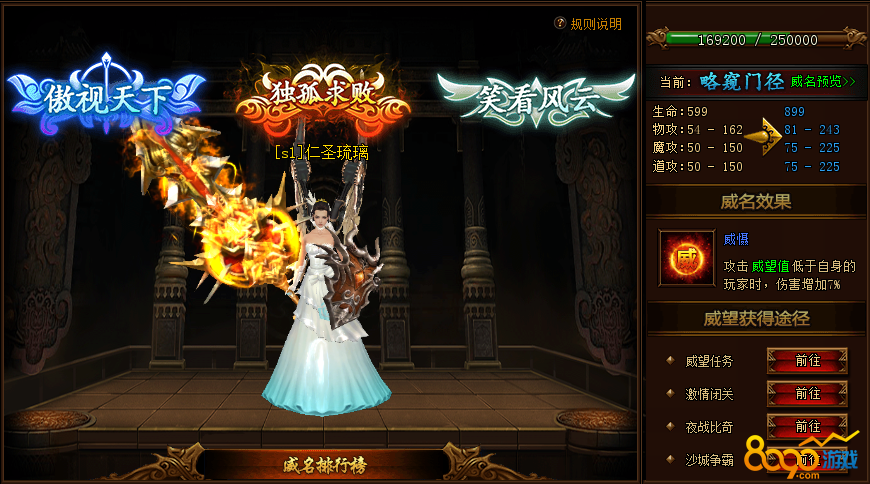Go to 沙城争霸 with its 前往 button
This screenshot has width=870, height=484.
click(x=807, y=460)
